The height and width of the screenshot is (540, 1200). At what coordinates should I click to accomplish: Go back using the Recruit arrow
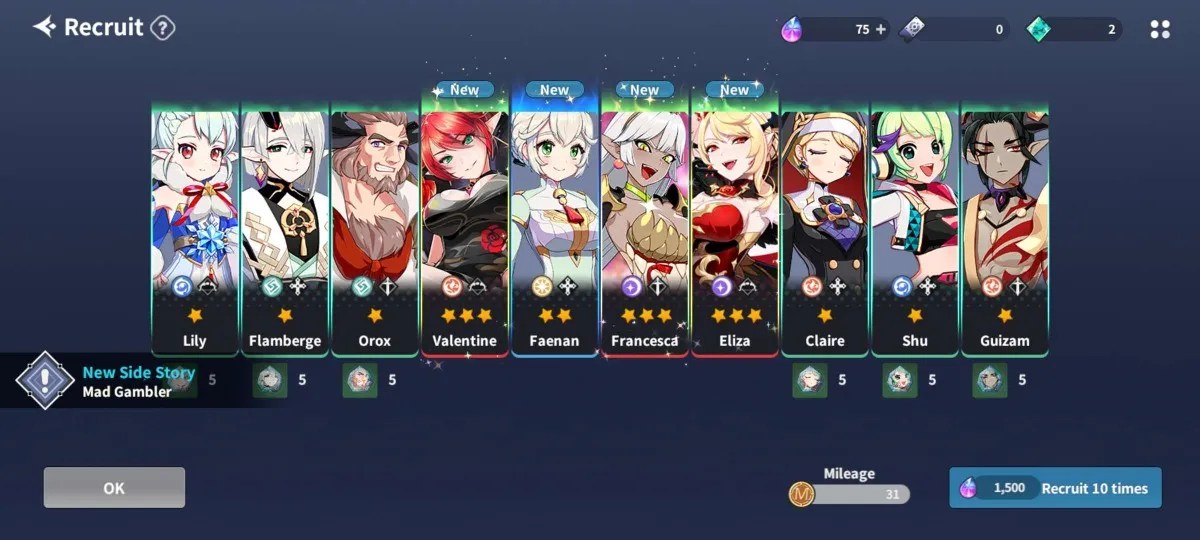pyautogui.click(x=44, y=27)
